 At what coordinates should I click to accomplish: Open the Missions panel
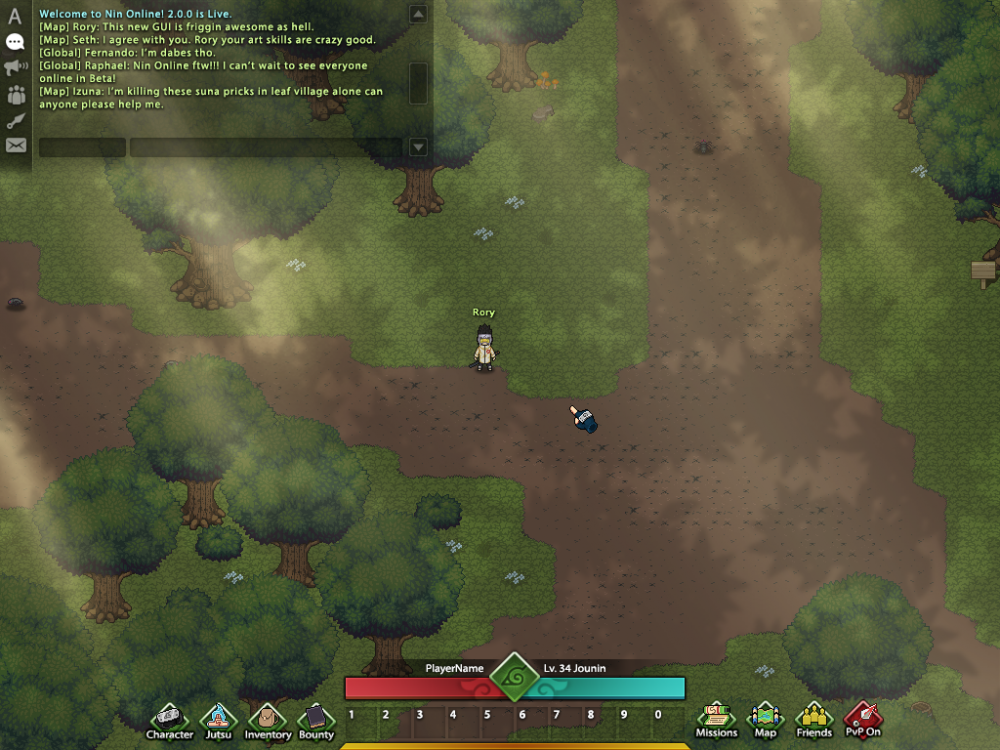click(716, 718)
